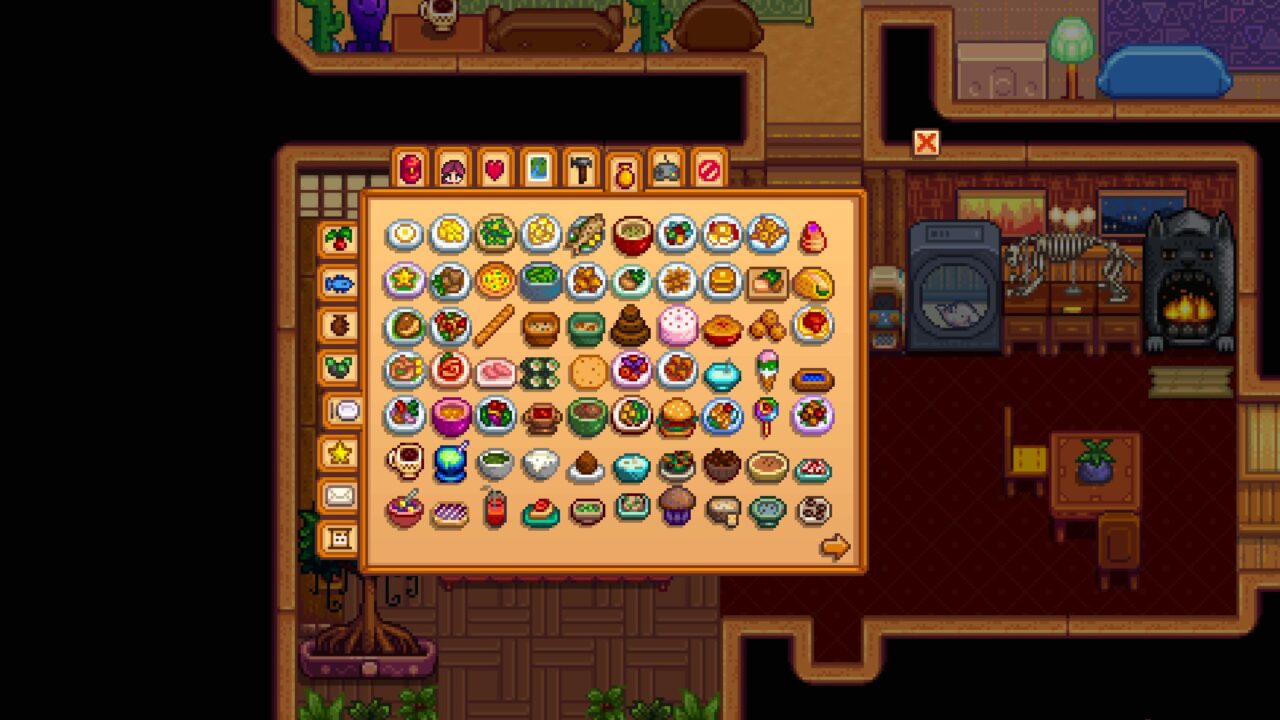
Task: Open the Crafting tab with hammer icon
Action: [579, 170]
